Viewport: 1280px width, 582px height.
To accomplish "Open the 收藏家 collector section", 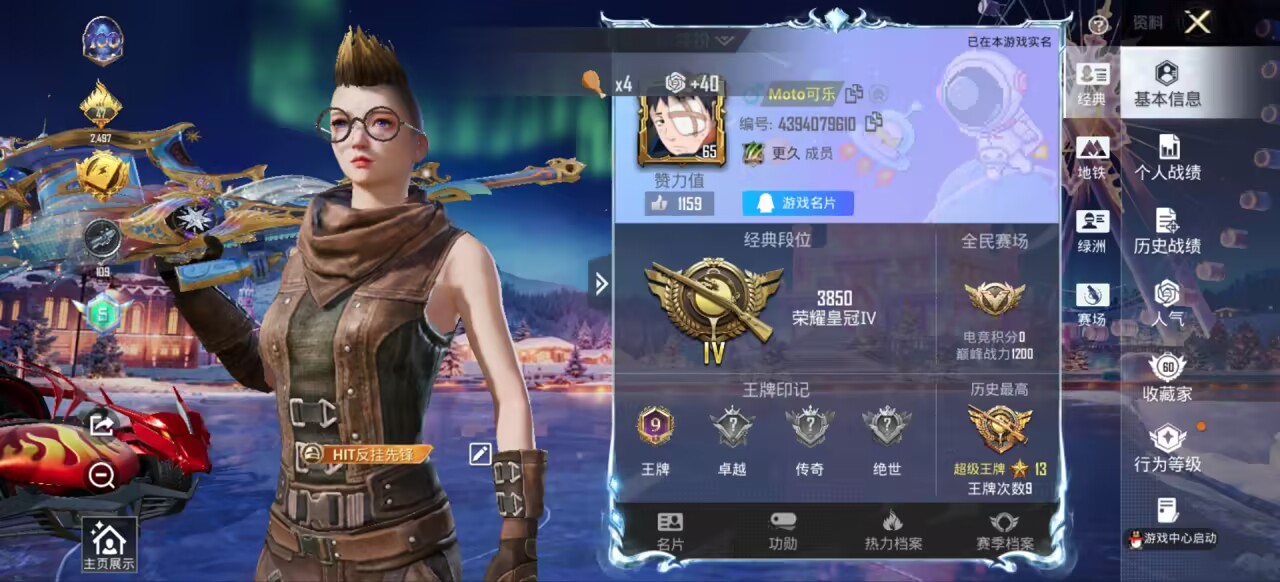I will tap(1167, 378).
